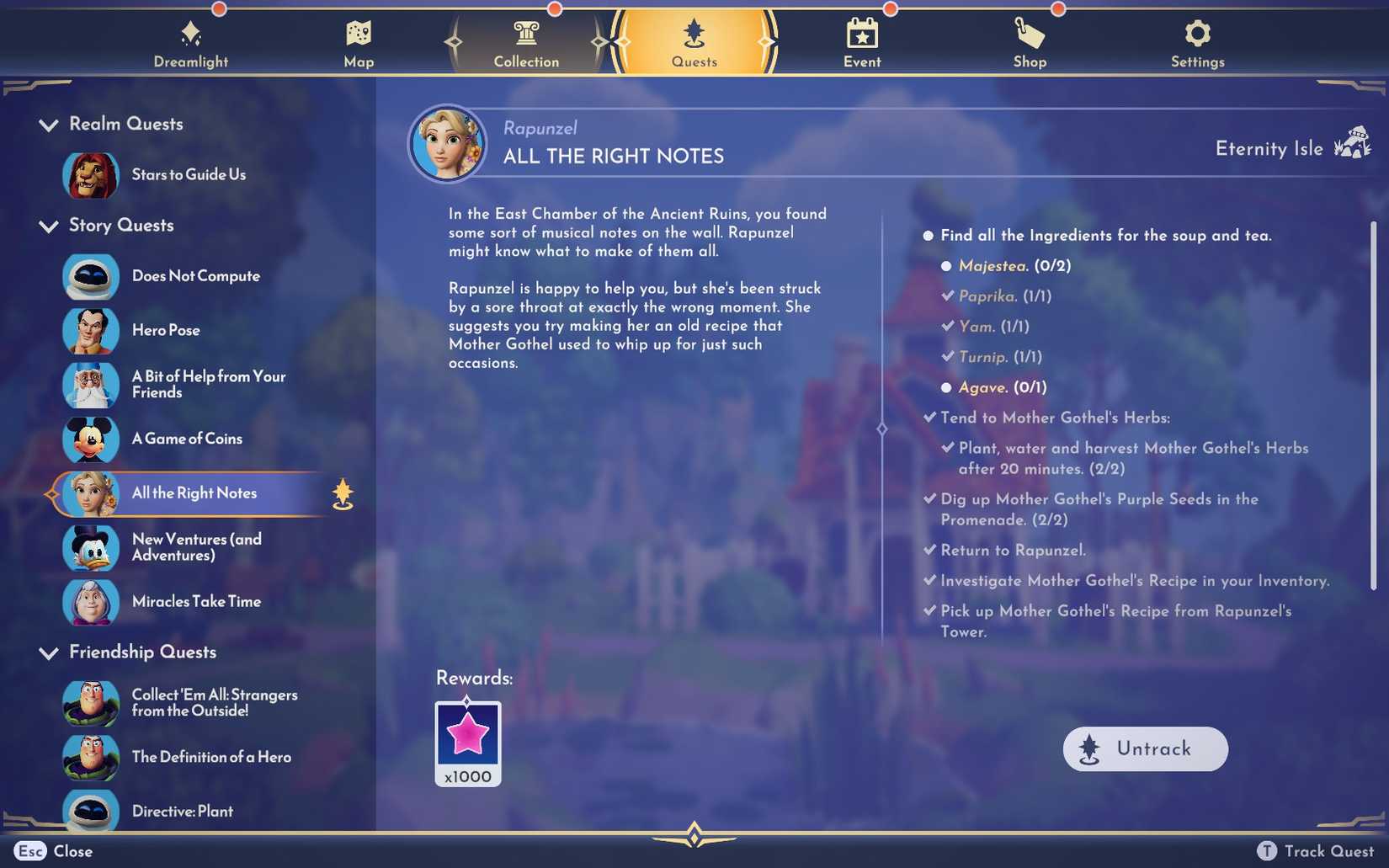Collapse the Friendship Quests section
The image size is (1389, 868).
(48, 652)
